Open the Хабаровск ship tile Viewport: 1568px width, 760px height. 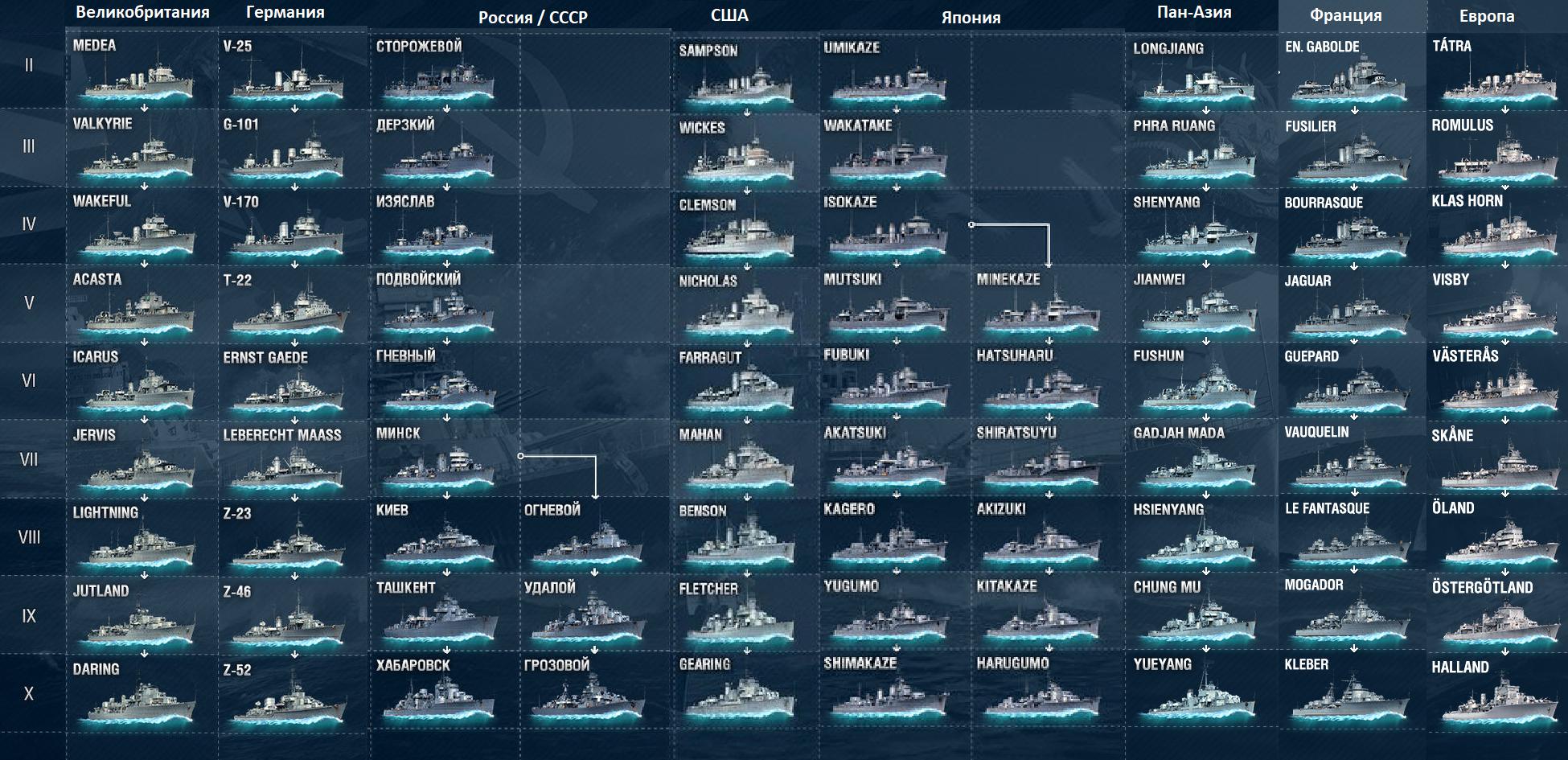coord(439,695)
